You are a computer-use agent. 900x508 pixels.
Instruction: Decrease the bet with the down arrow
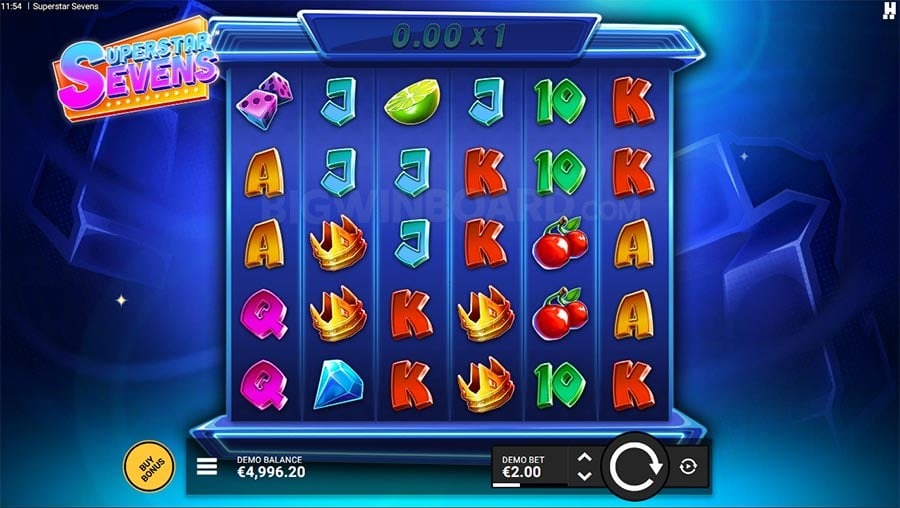tap(585, 475)
